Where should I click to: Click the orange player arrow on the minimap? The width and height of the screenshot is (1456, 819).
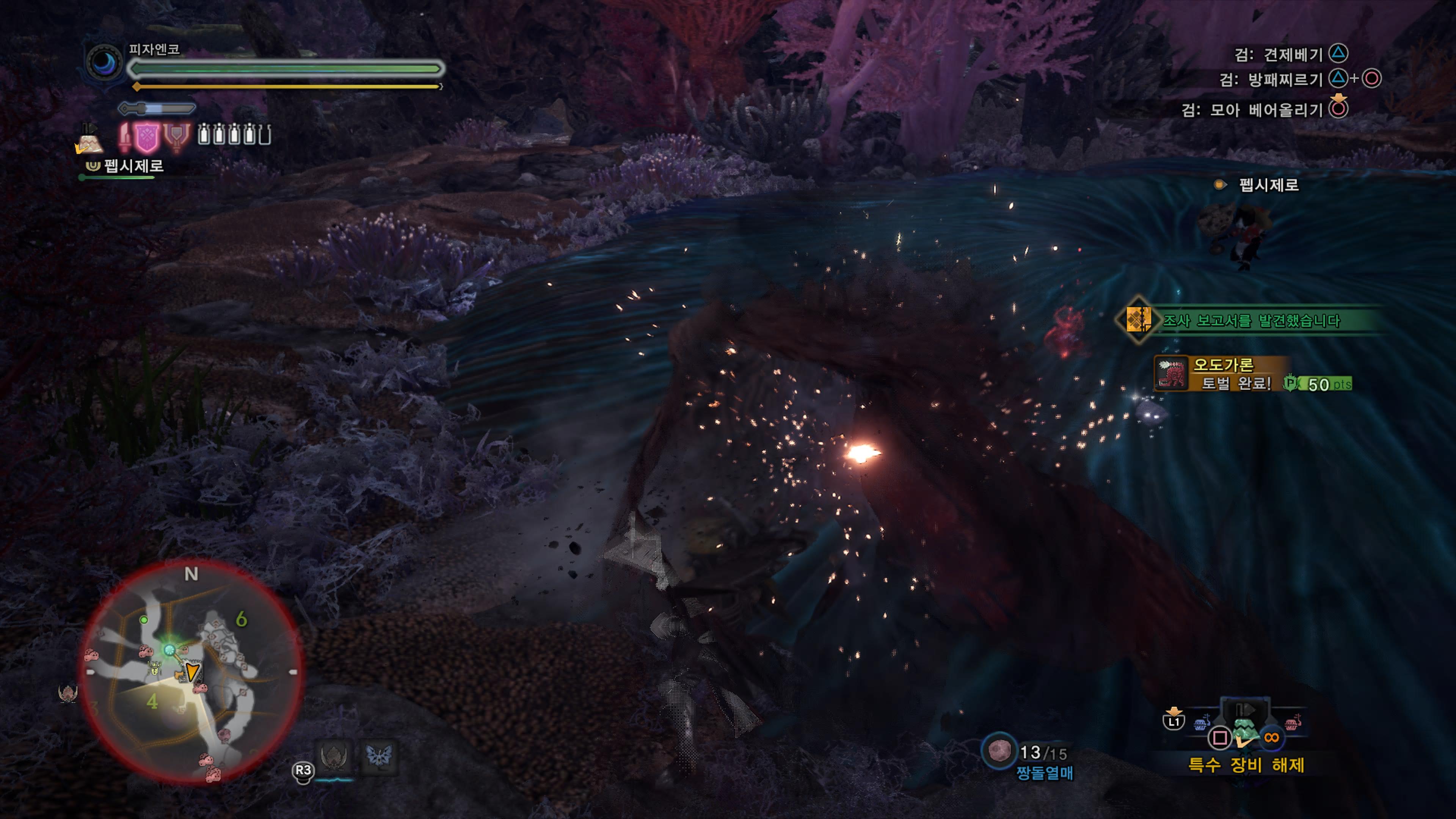coord(192,672)
